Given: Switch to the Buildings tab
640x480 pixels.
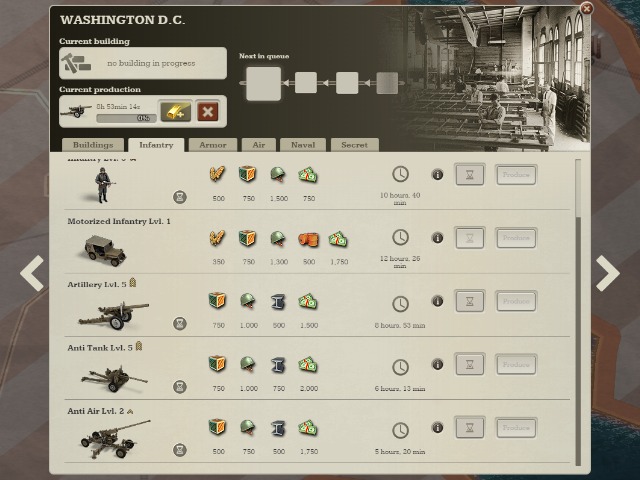Looking at the screenshot, I should point(93,145).
